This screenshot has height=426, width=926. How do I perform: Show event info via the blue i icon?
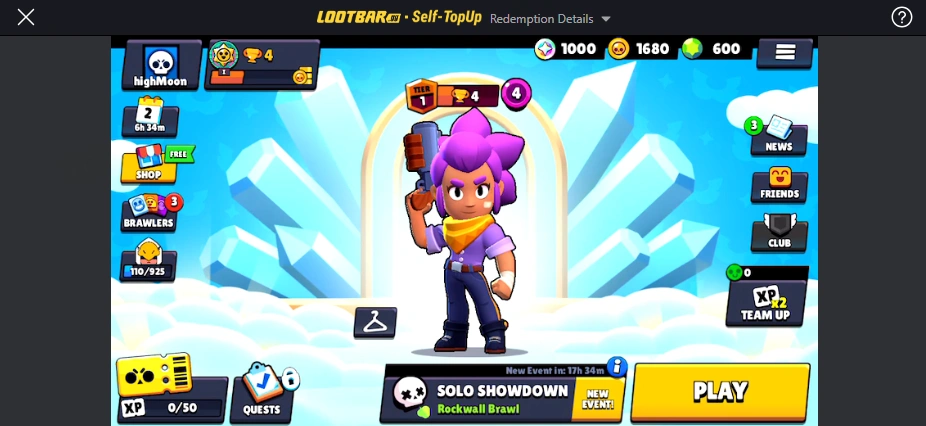tap(617, 366)
